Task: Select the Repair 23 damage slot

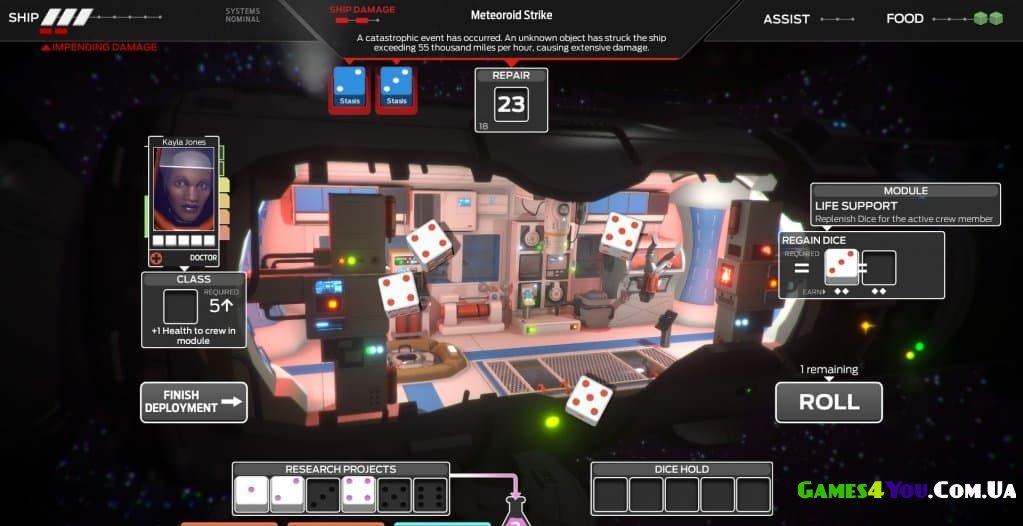Action: (511, 104)
